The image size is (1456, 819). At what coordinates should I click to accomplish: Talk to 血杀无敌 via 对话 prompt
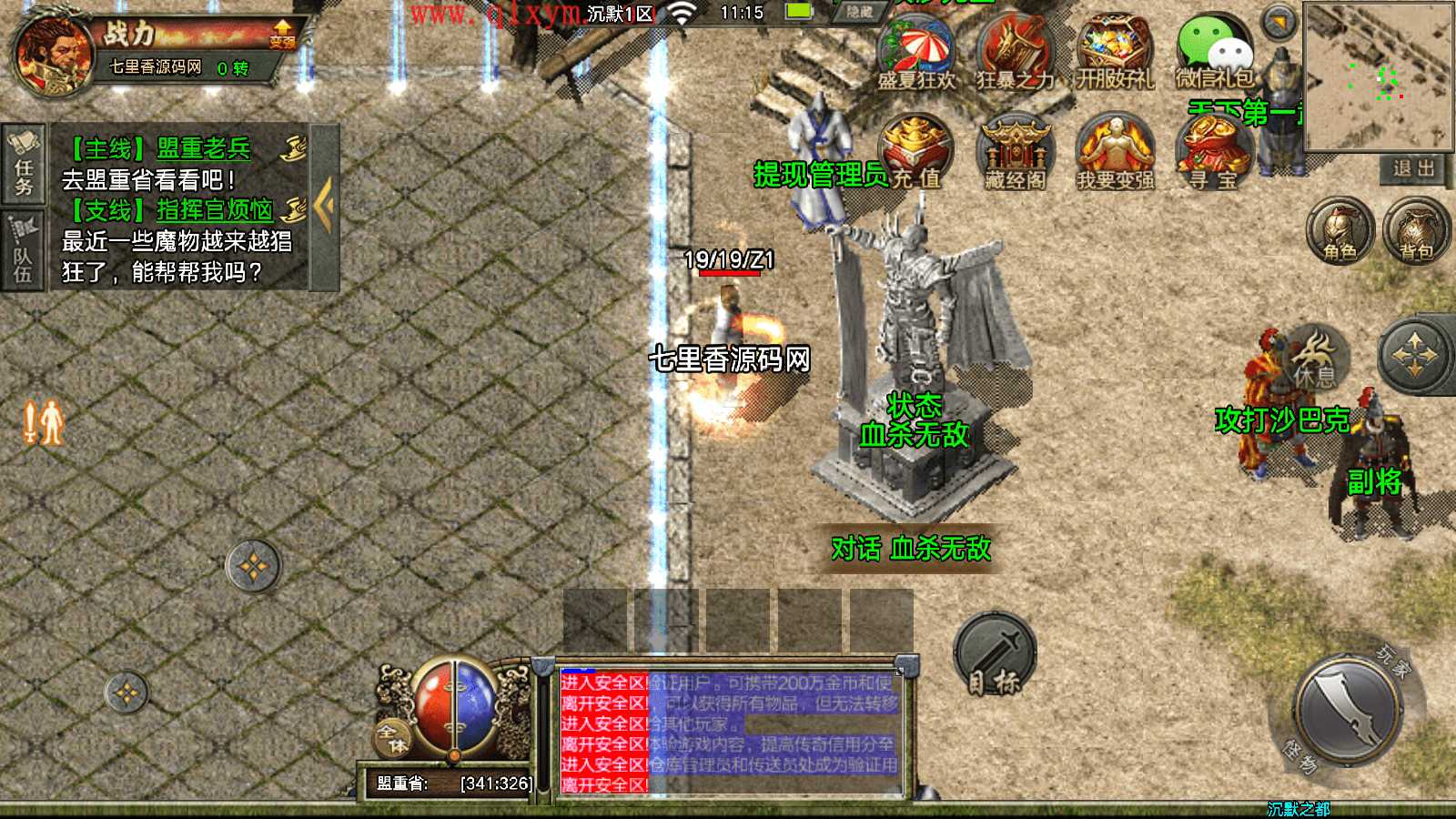click(911, 549)
